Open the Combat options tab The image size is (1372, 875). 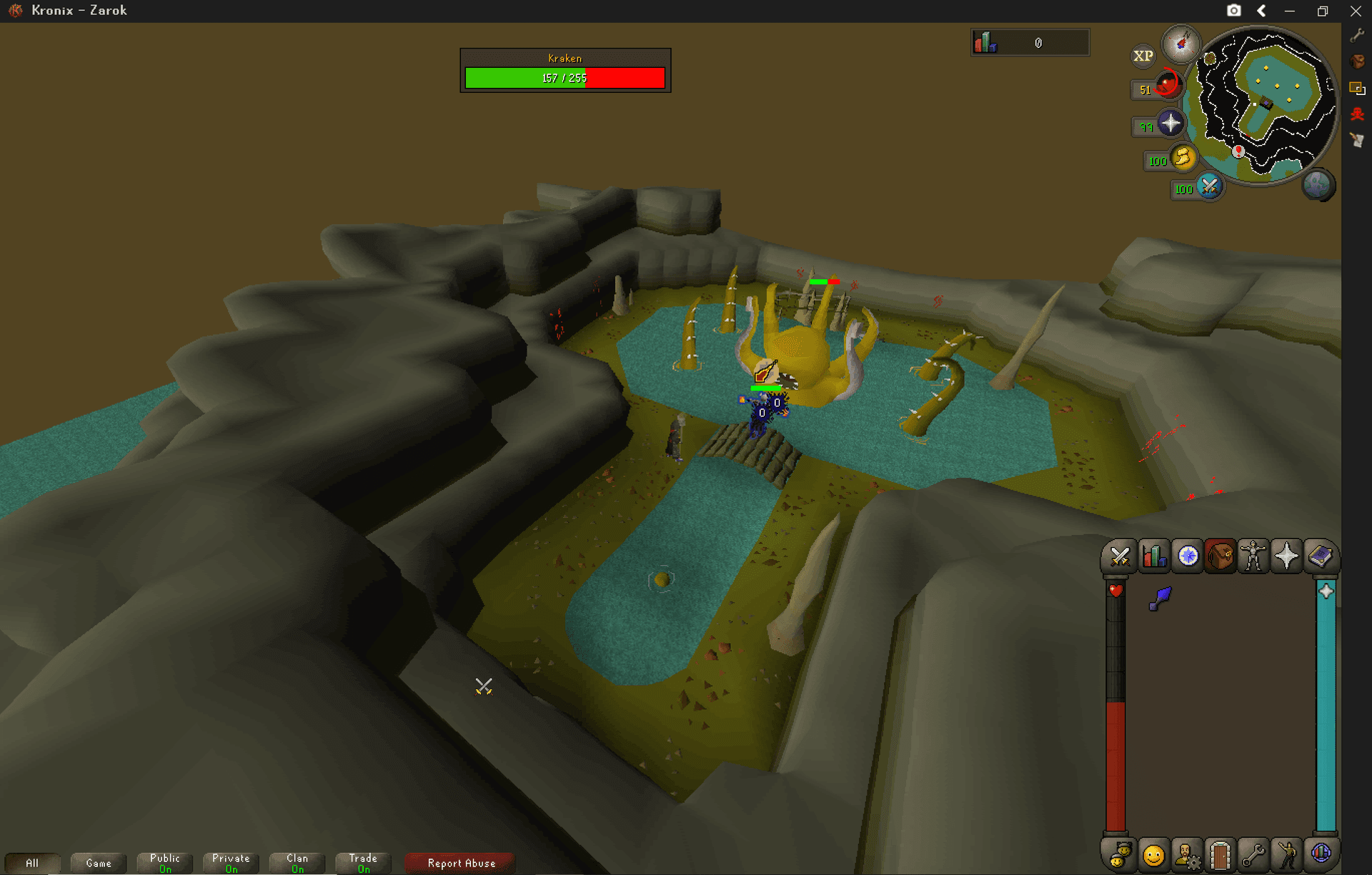coord(1119,556)
